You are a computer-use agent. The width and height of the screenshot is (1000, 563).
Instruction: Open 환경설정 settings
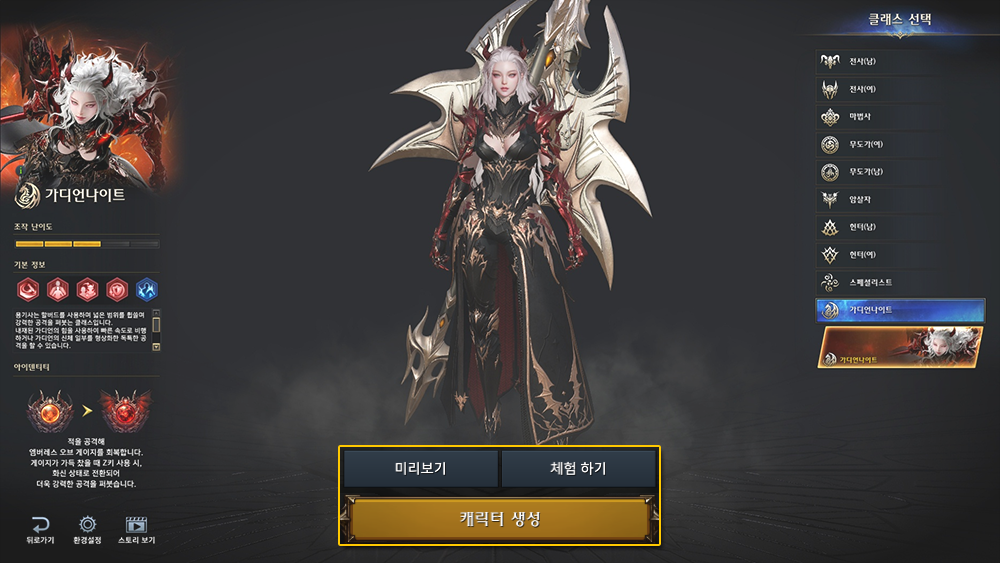[87, 529]
